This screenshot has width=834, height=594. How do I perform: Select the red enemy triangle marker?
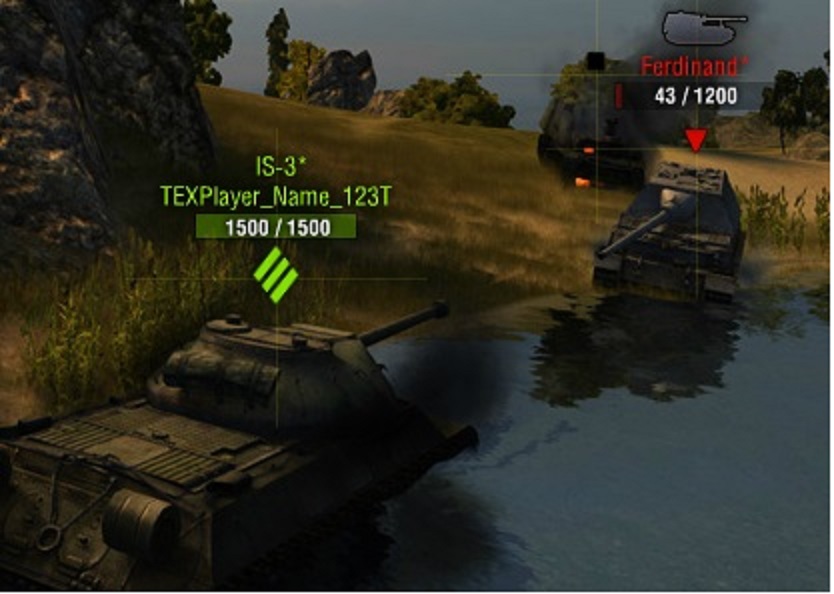click(696, 138)
